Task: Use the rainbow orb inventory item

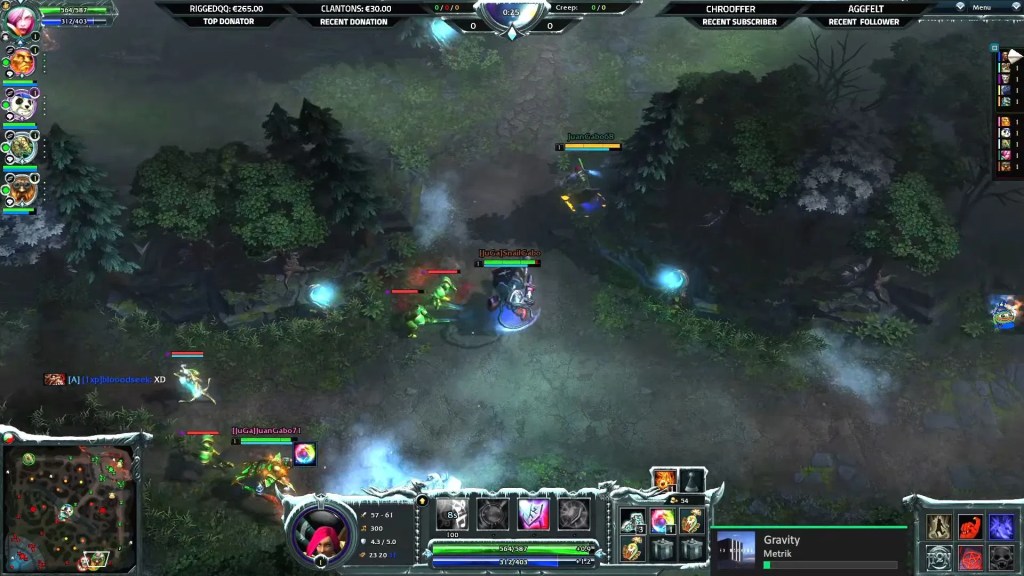Action: tap(661, 521)
